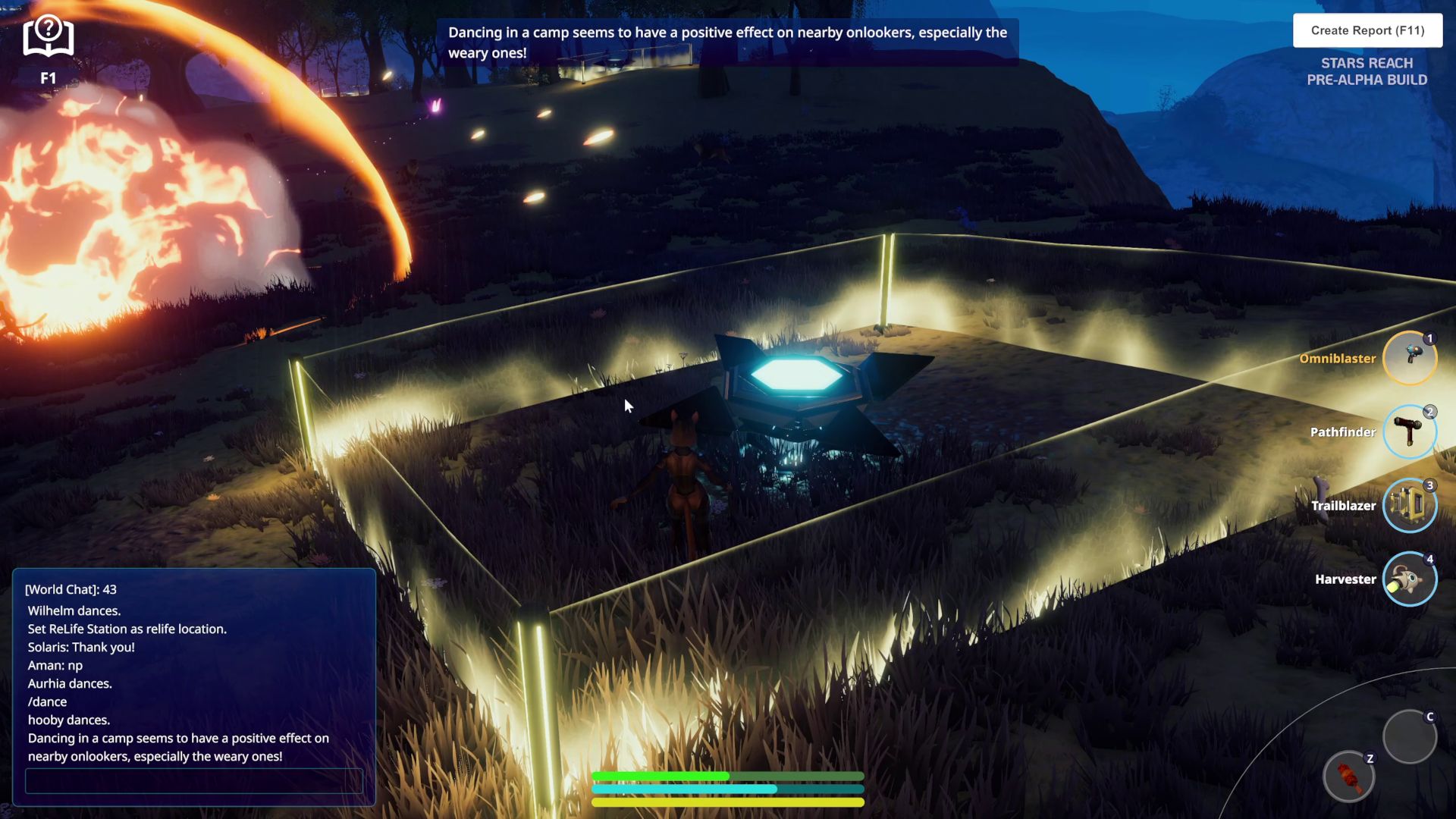Screen dimensions: 1456x819
Task: Click the Create Report button
Action: click(1367, 30)
